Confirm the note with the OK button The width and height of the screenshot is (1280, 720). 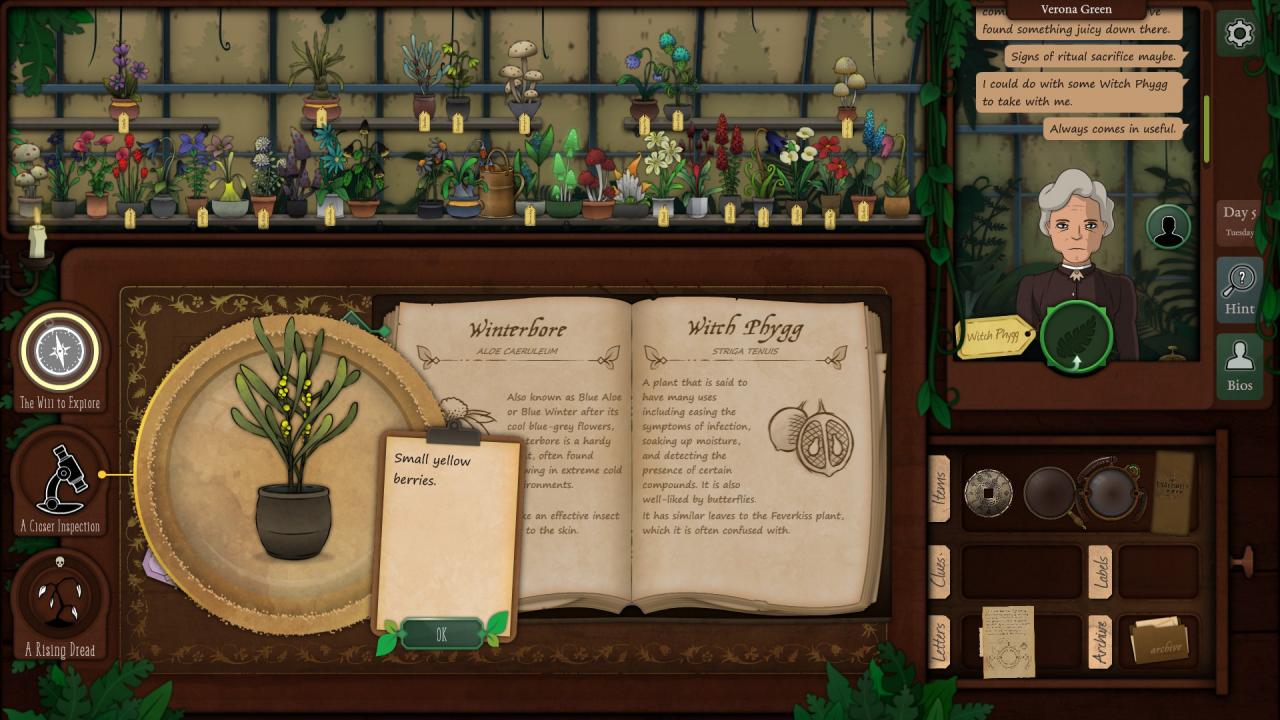pos(441,634)
